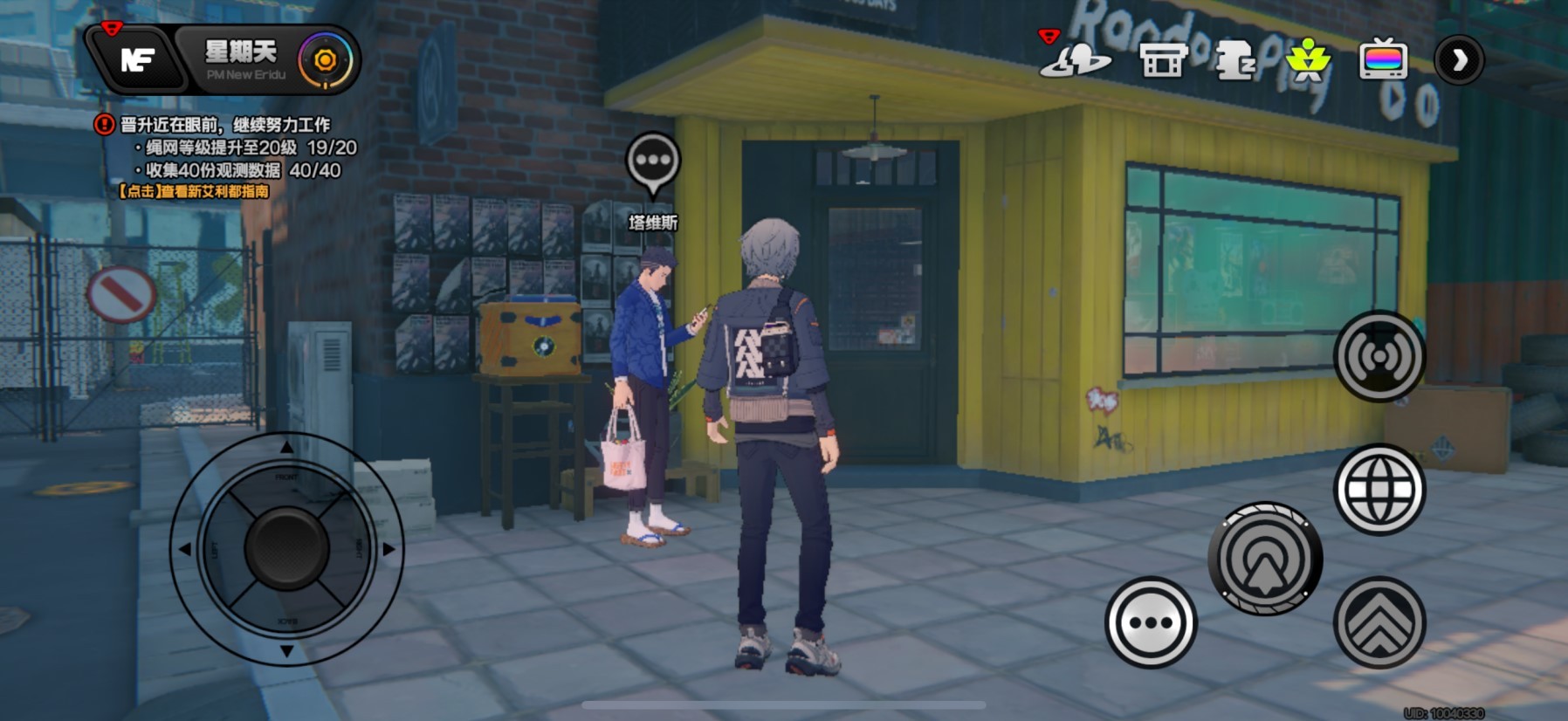Open the promotion quest tracker objective
Viewport: 1568px width, 721px height.
pos(224,125)
